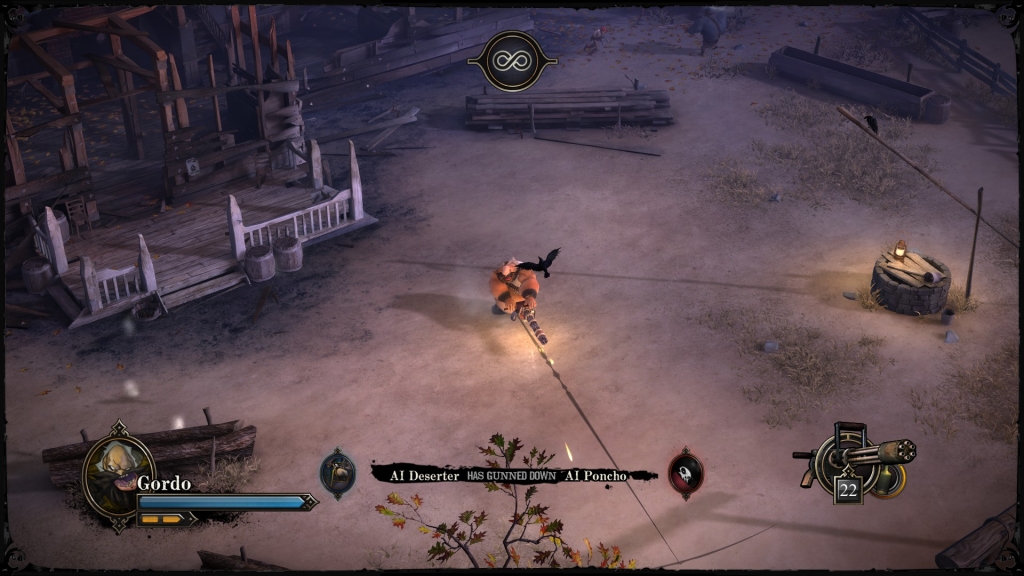Click the infinity emblem at the top
The width and height of the screenshot is (1024, 576).
click(512, 60)
